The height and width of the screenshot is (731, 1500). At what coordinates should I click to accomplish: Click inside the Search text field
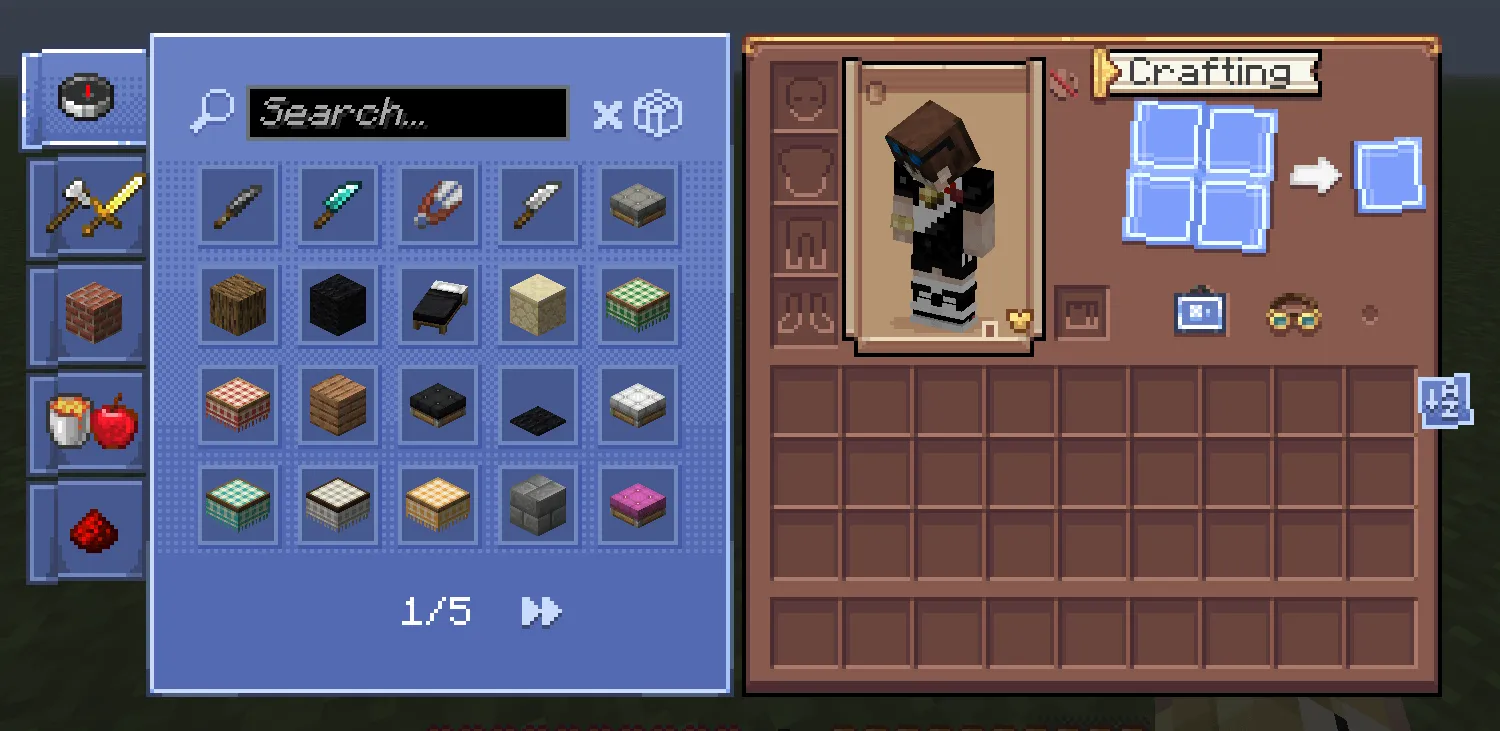(x=408, y=112)
